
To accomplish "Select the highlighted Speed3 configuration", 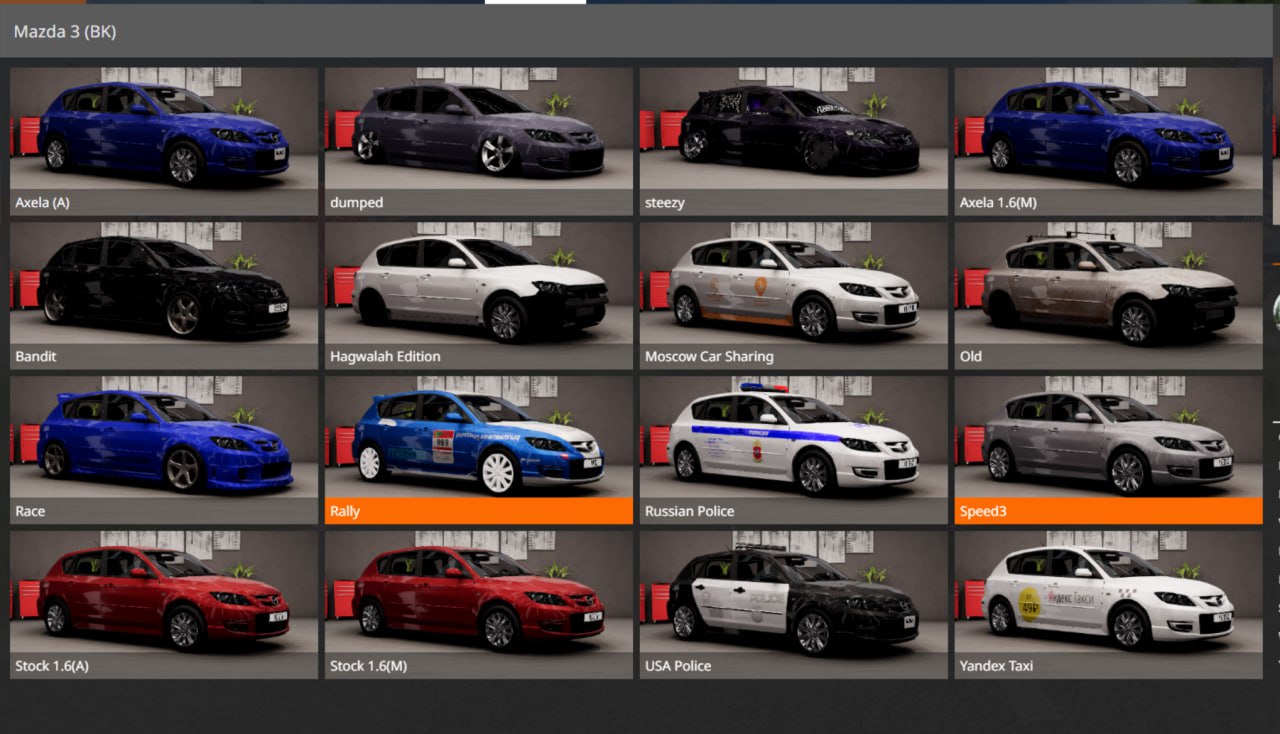I will click(1107, 444).
